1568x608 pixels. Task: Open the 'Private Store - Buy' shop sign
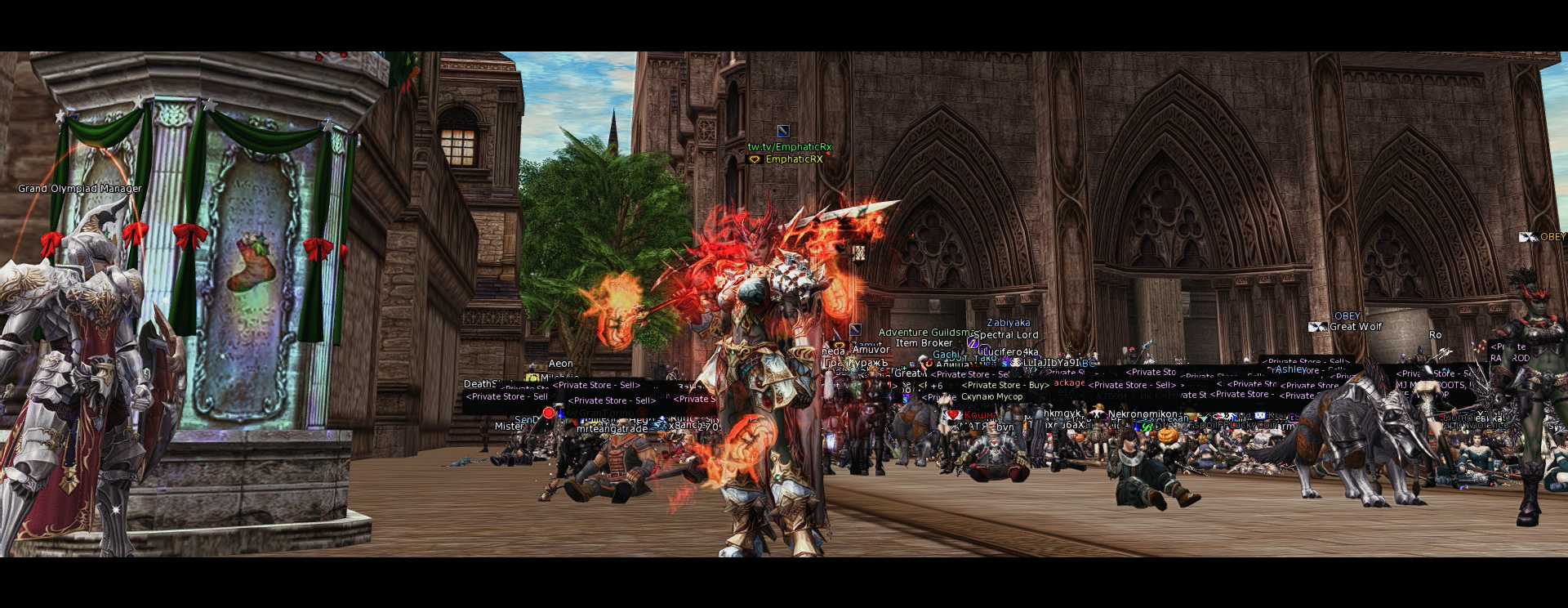point(1004,386)
